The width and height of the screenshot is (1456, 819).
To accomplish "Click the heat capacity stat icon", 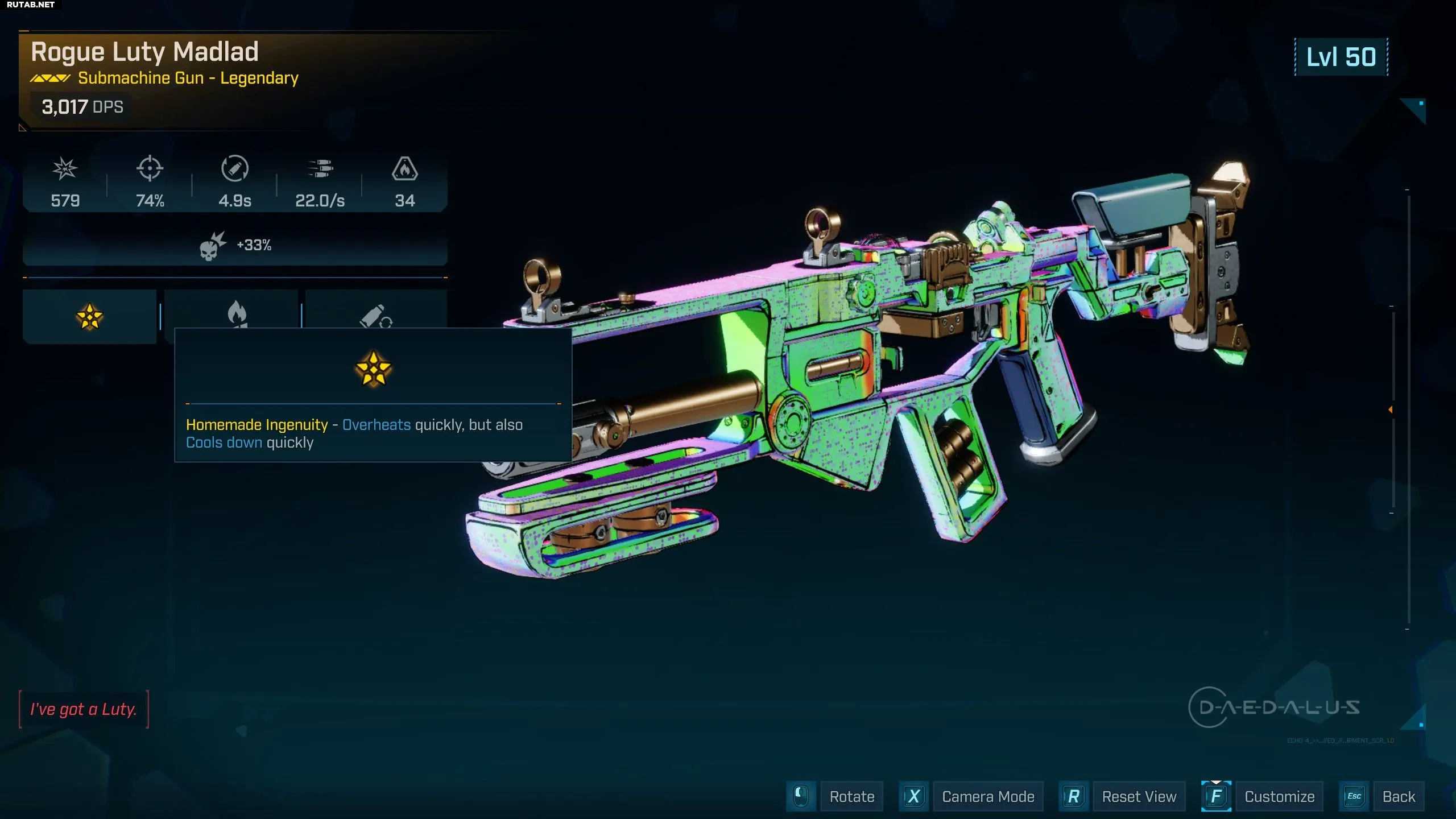I will click(x=404, y=169).
